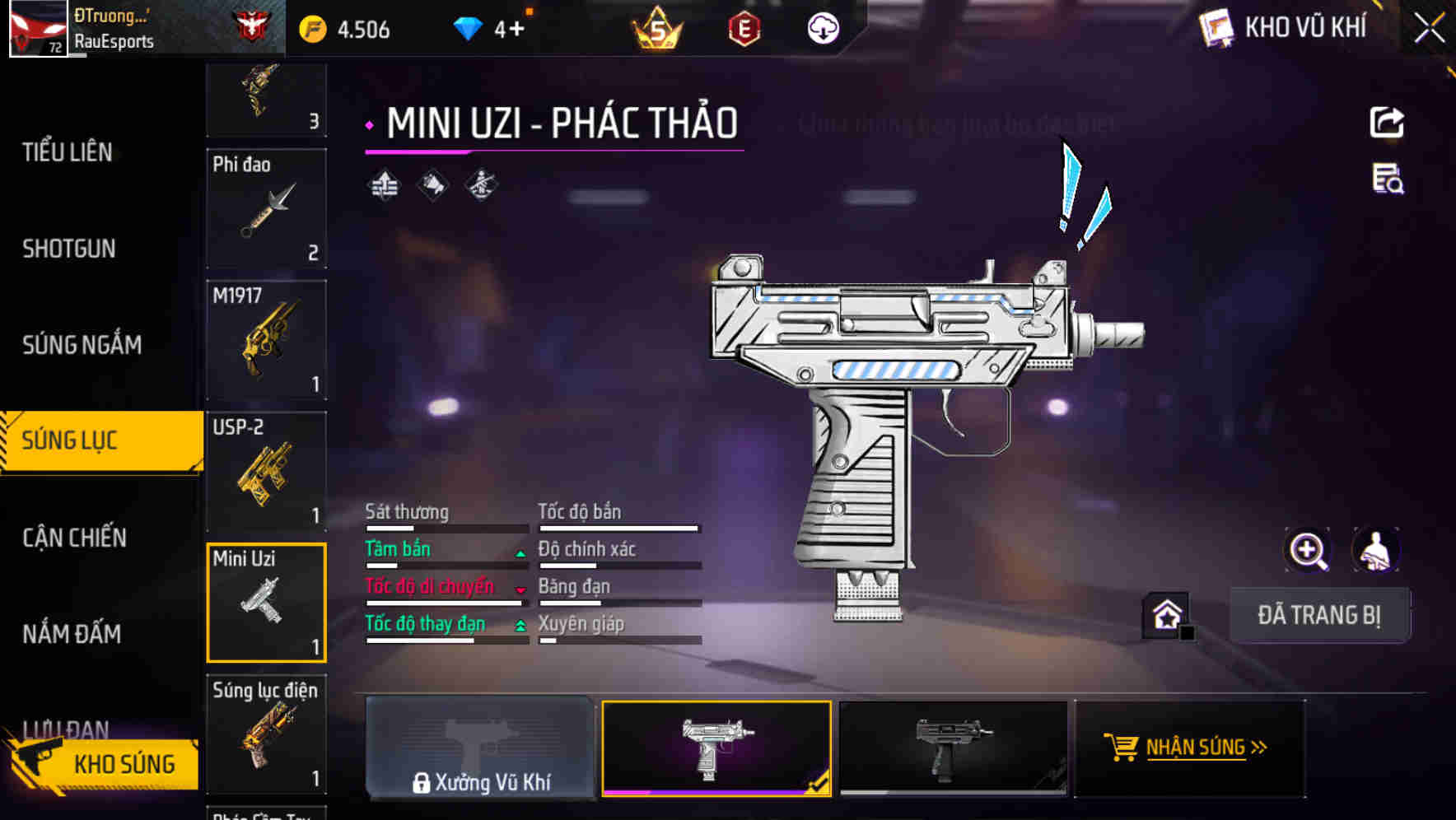1456x820 pixels.
Task: Select the magnifier zoom icon near the weapon
Action: pos(1308,550)
